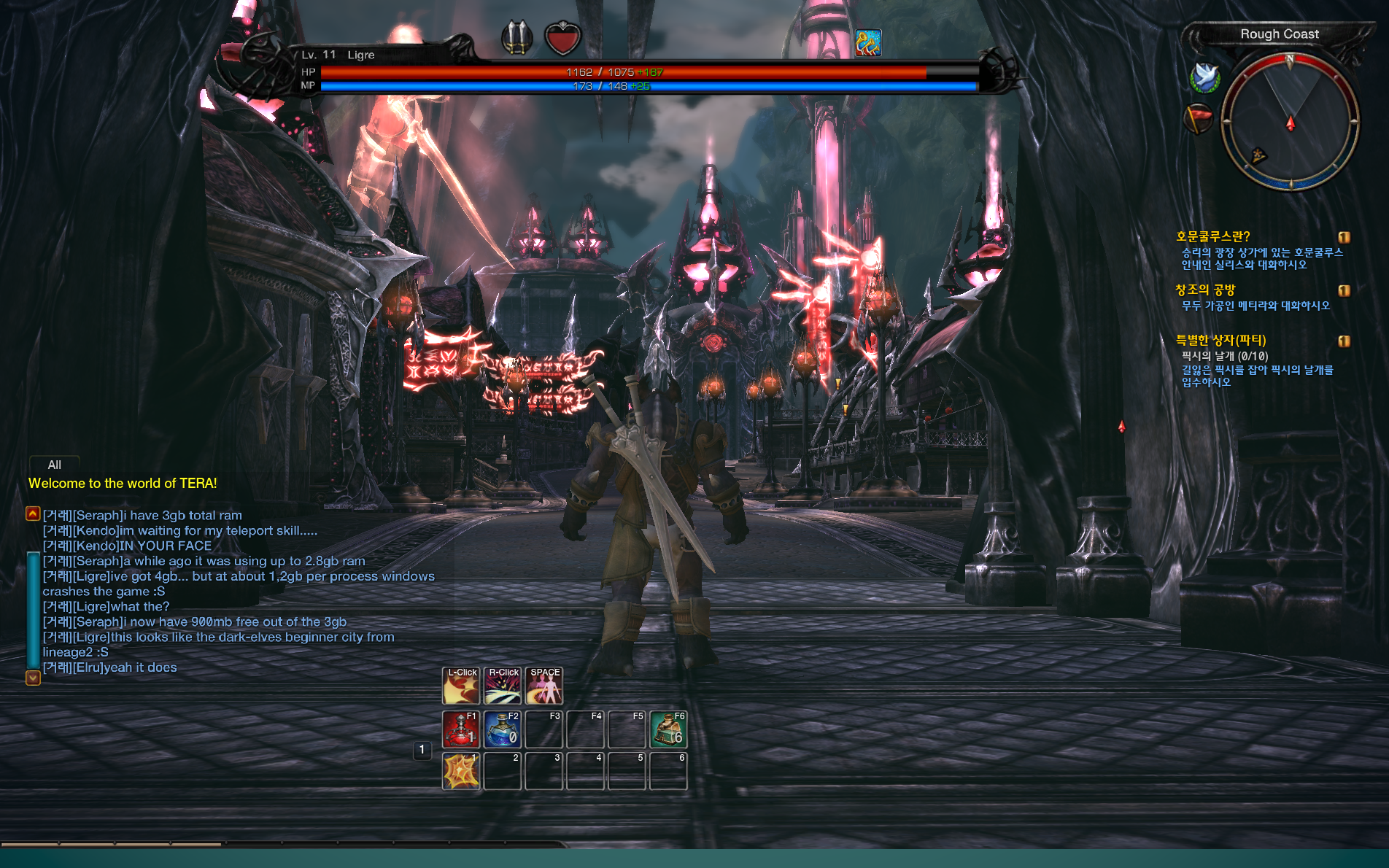Click the white dove icon beside the minimap
Image resolution: width=1389 pixels, height=868 pixels.
1204,77
